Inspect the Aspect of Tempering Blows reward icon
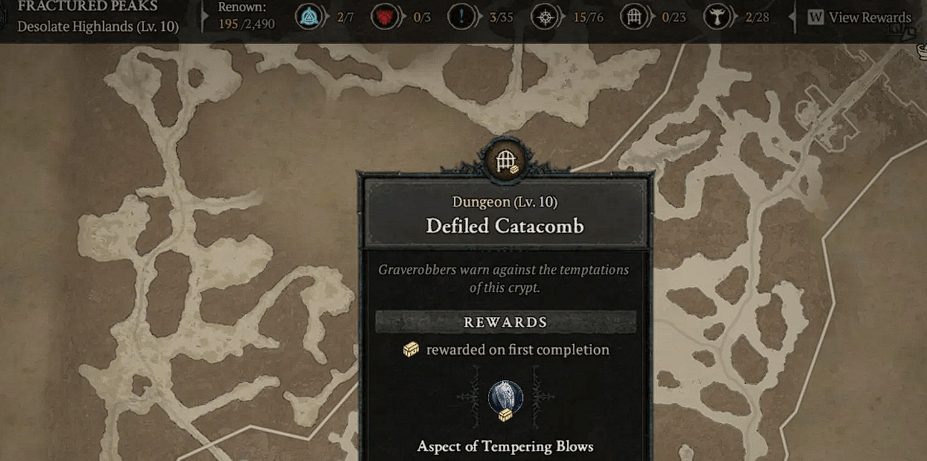Viewport: 927px width, 461px height. 505,399
